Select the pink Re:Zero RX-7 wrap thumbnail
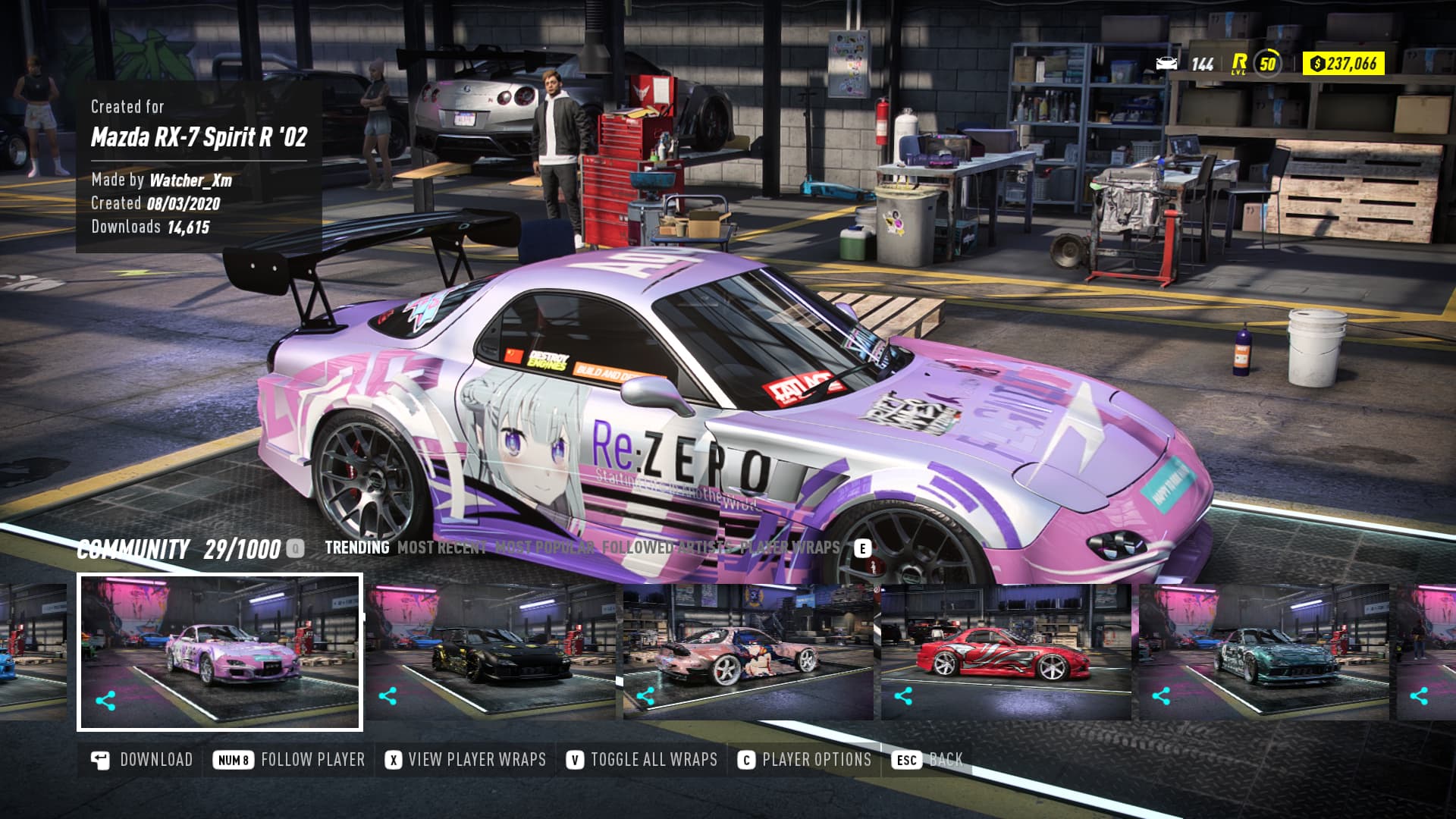 point(220,652)
